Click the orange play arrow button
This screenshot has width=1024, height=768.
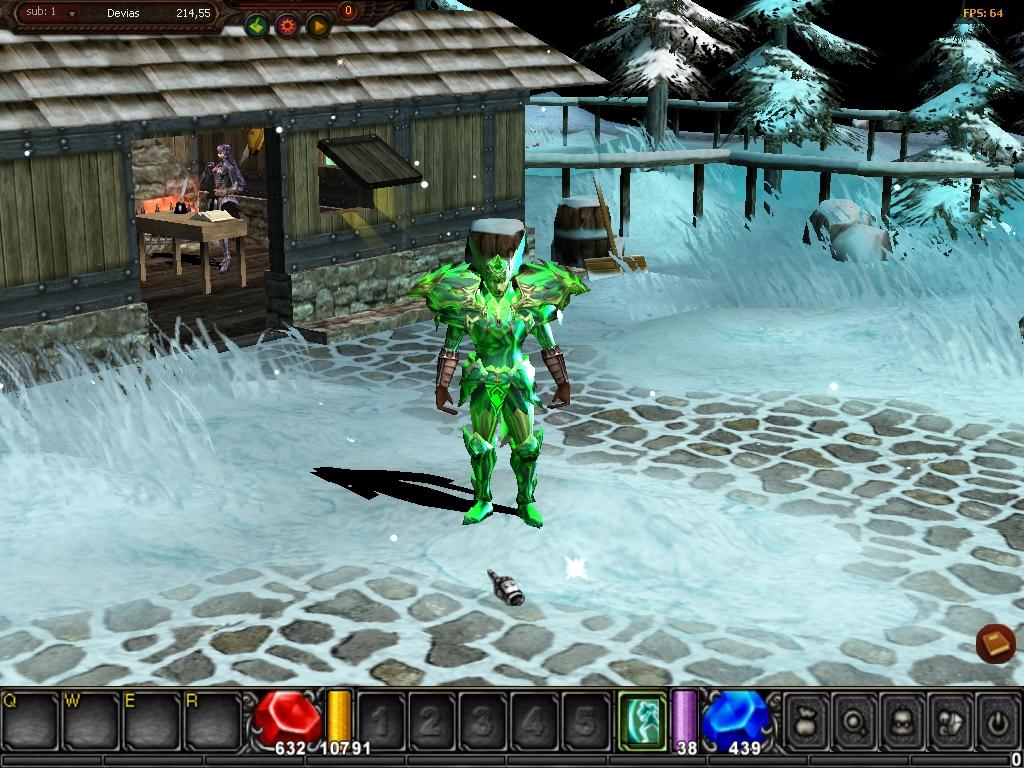[318, 26]
